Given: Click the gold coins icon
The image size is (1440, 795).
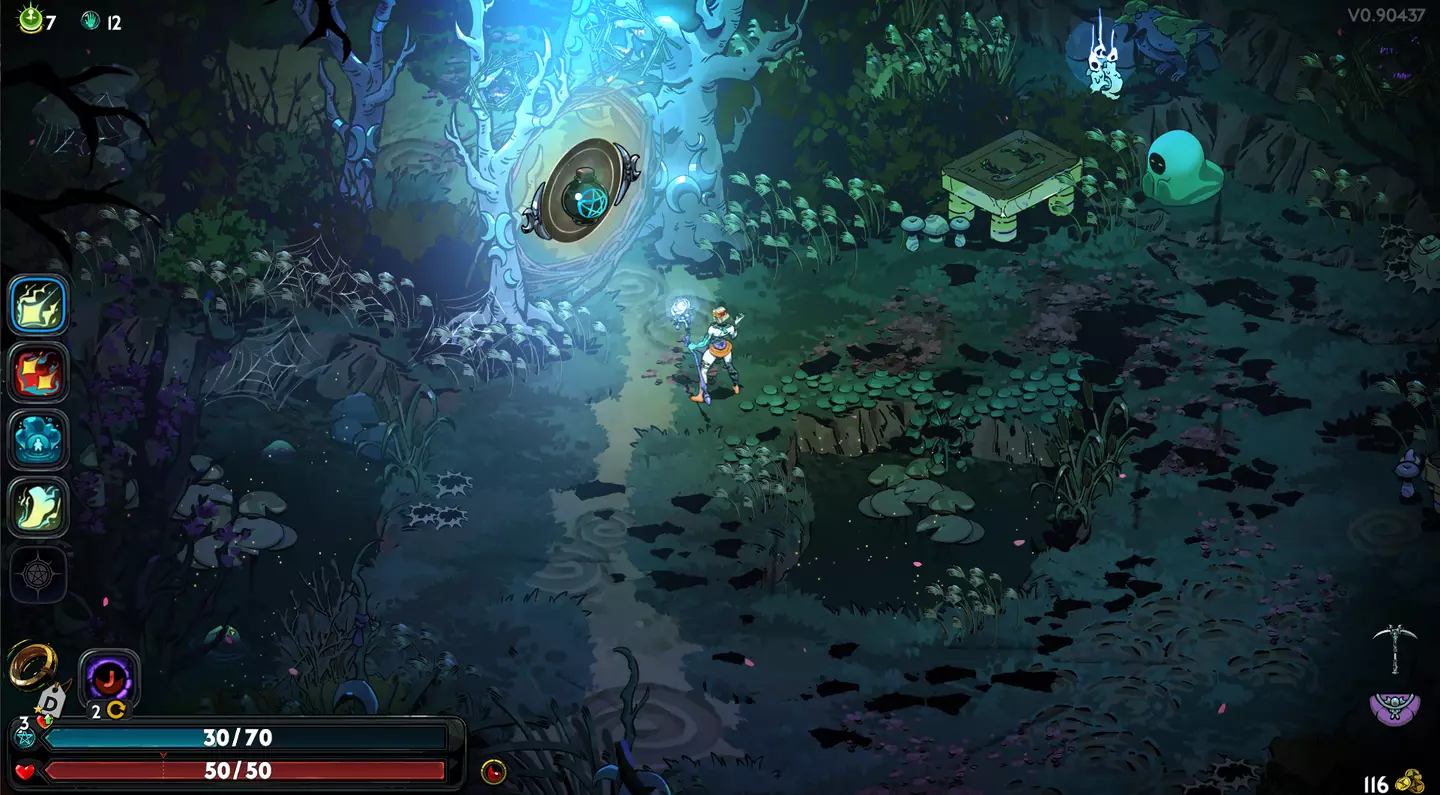Looking at the screenshot, I should click(1411, 781).
